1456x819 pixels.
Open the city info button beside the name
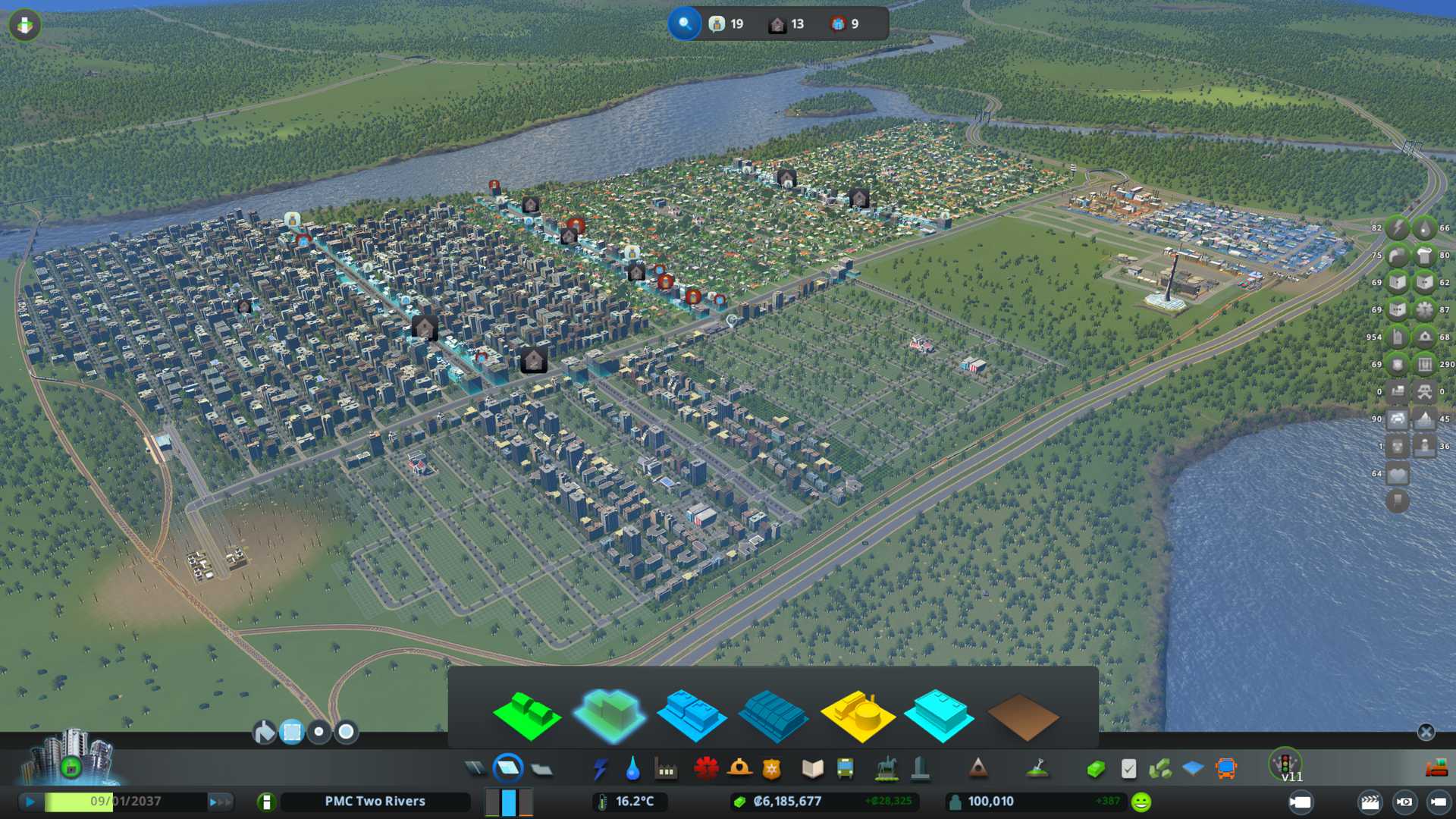266,802
